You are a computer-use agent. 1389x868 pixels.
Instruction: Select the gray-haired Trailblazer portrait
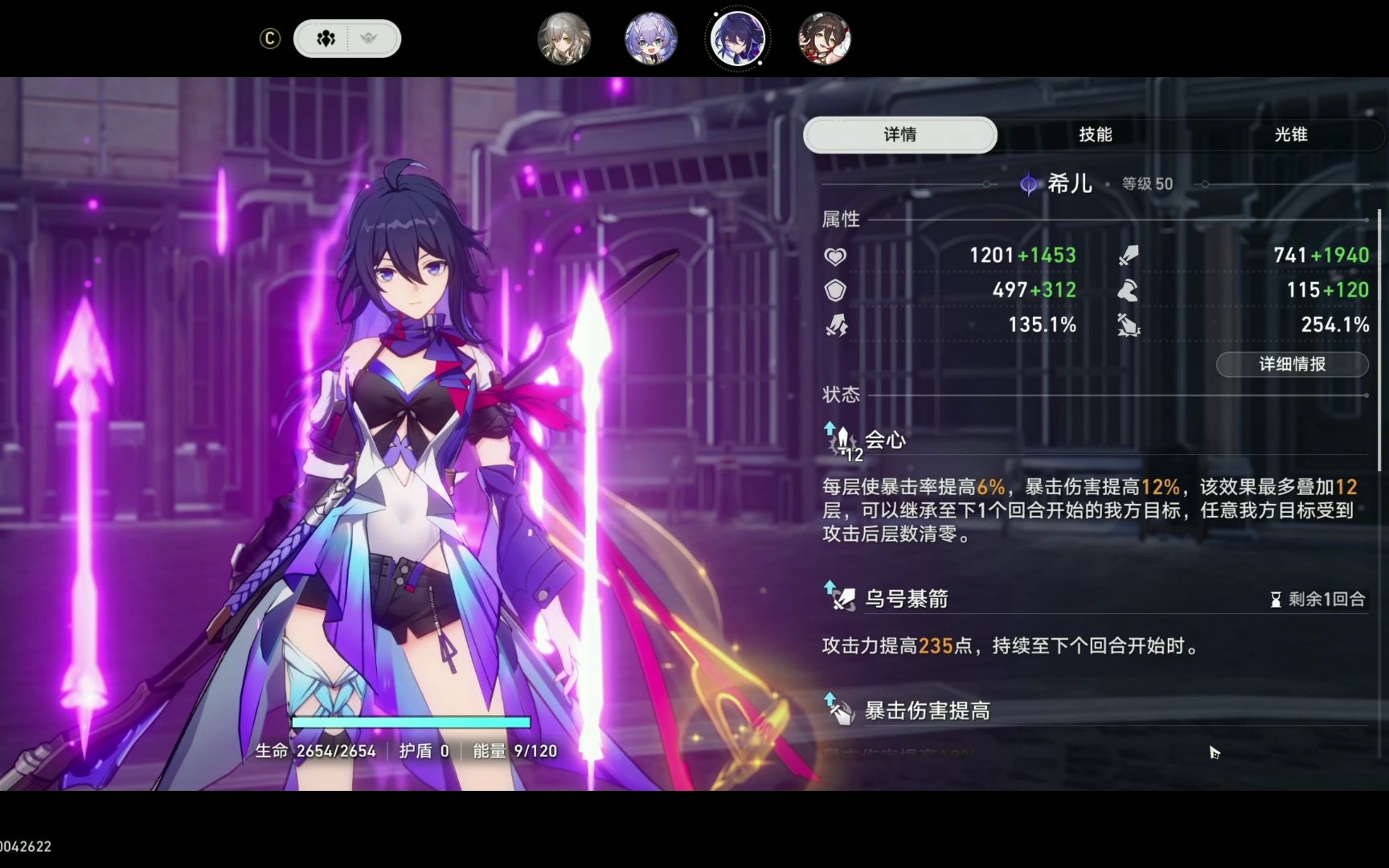click(x=564, y=39)
